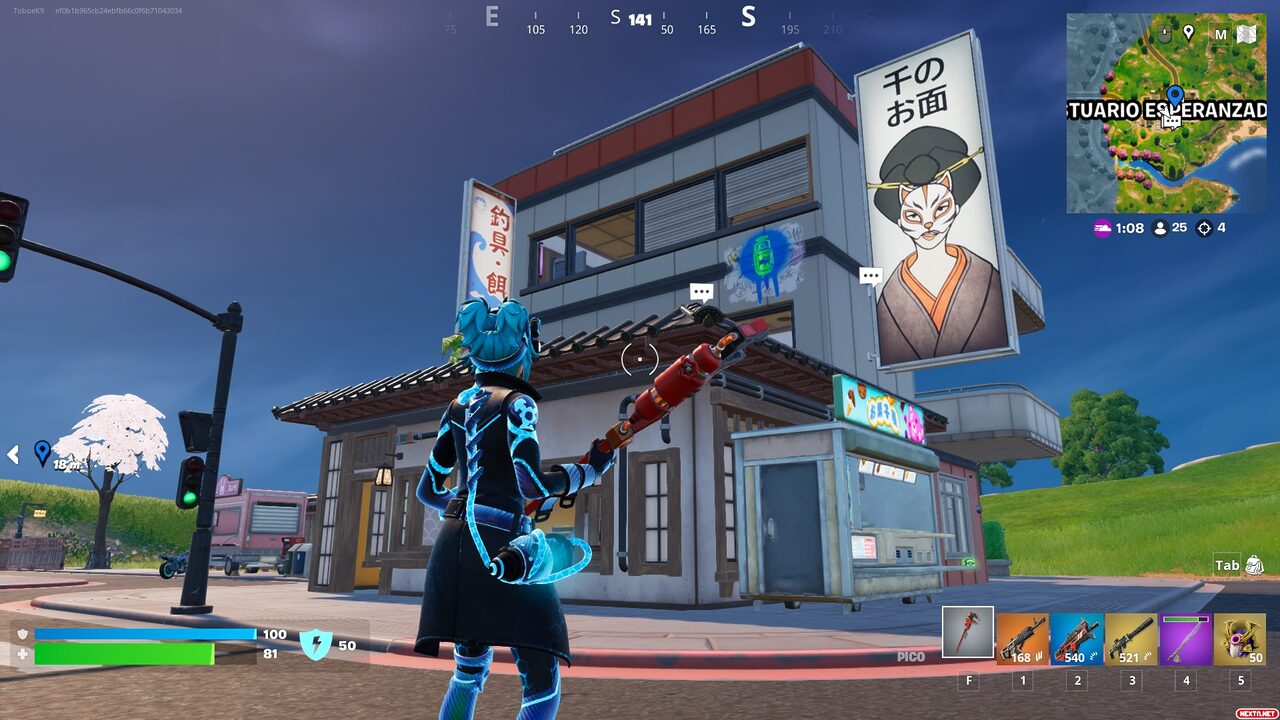The height and width of the screenshot is (720, 1280).
Task: Select the blue waypoint marker showing 18 m
Action: [x=42, y=452]
